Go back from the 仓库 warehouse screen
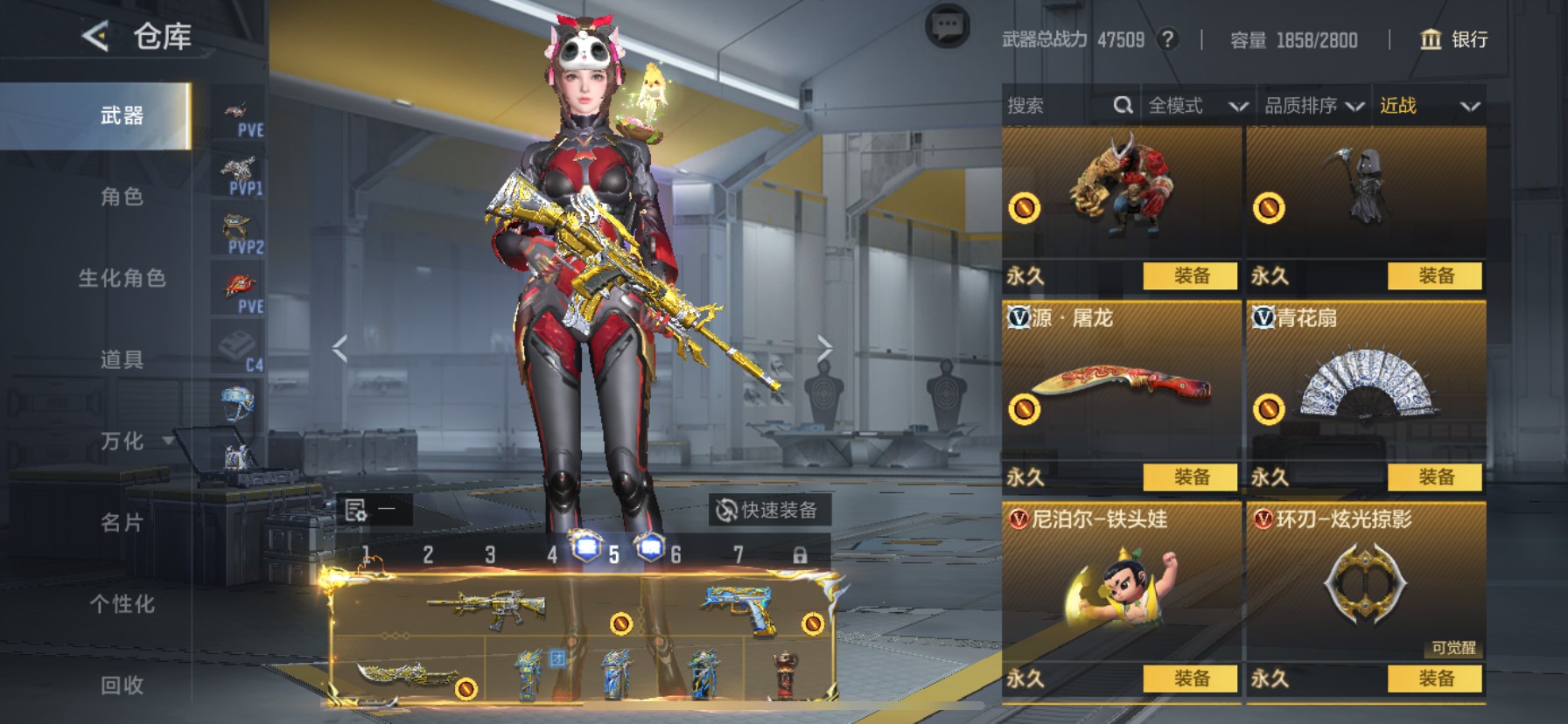1568x724 pixels. click(x=95, y=37)
